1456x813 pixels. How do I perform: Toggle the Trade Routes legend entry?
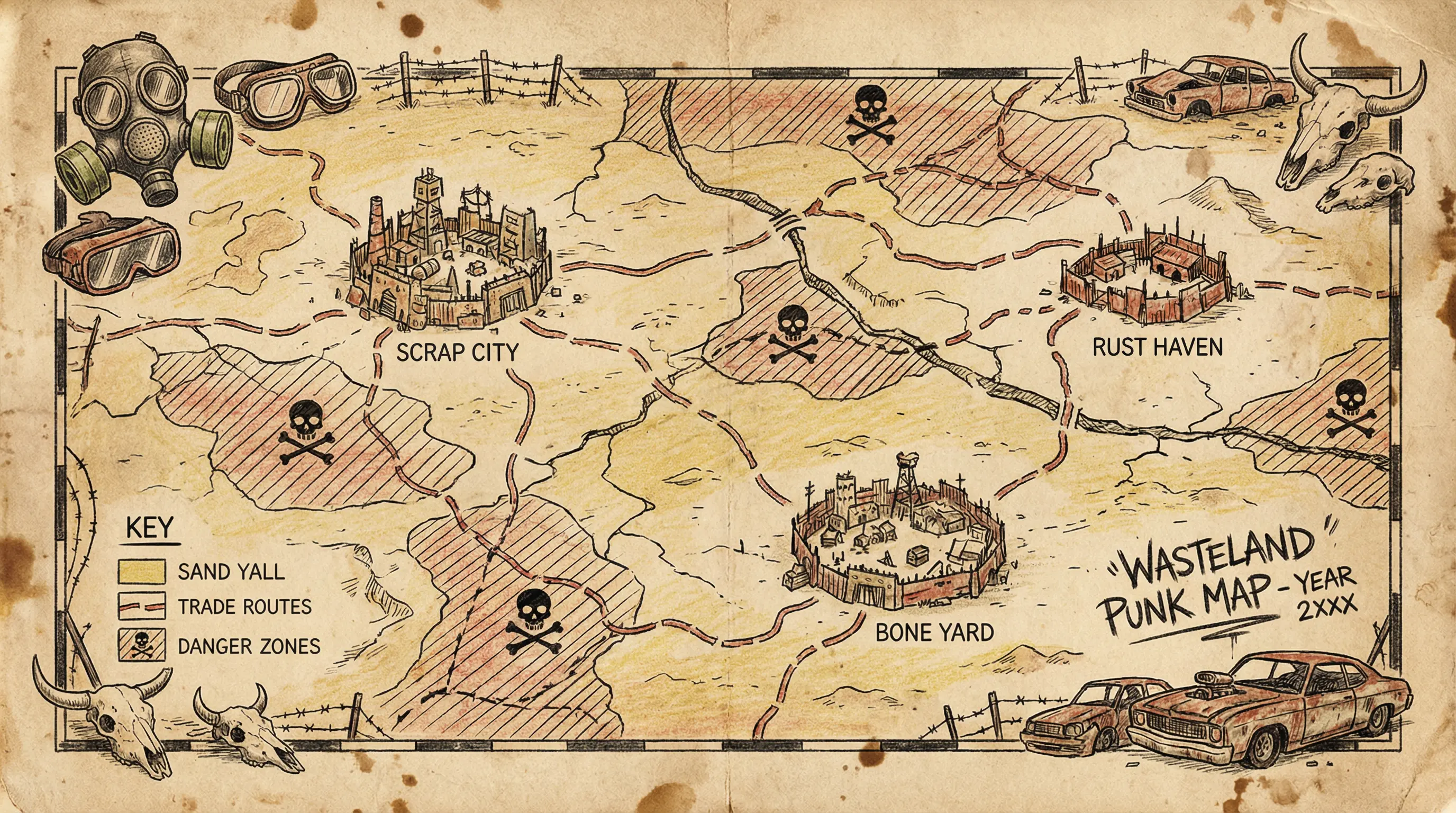141,607
